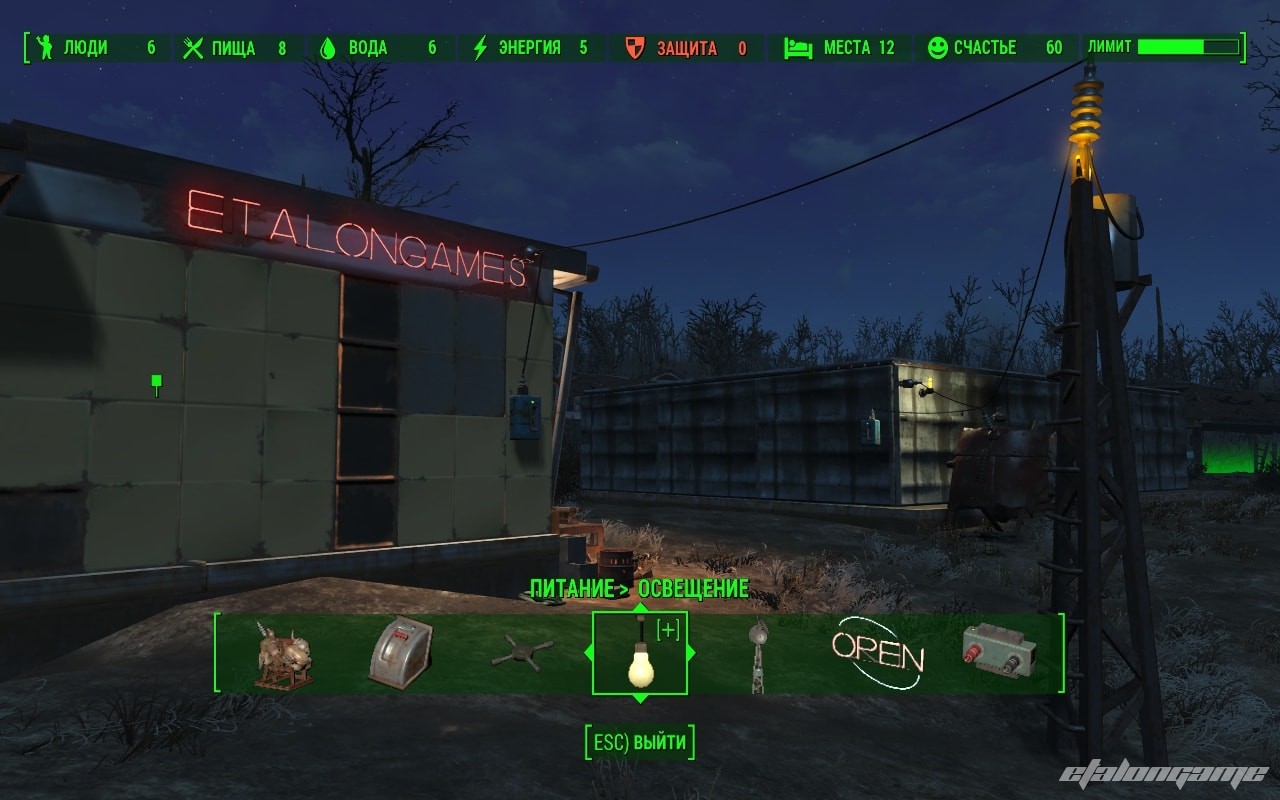Select the ОСВЕЩЕНИЕ category label
Image resolution: width=1280 pixels, height=800 pixels.
695,590
